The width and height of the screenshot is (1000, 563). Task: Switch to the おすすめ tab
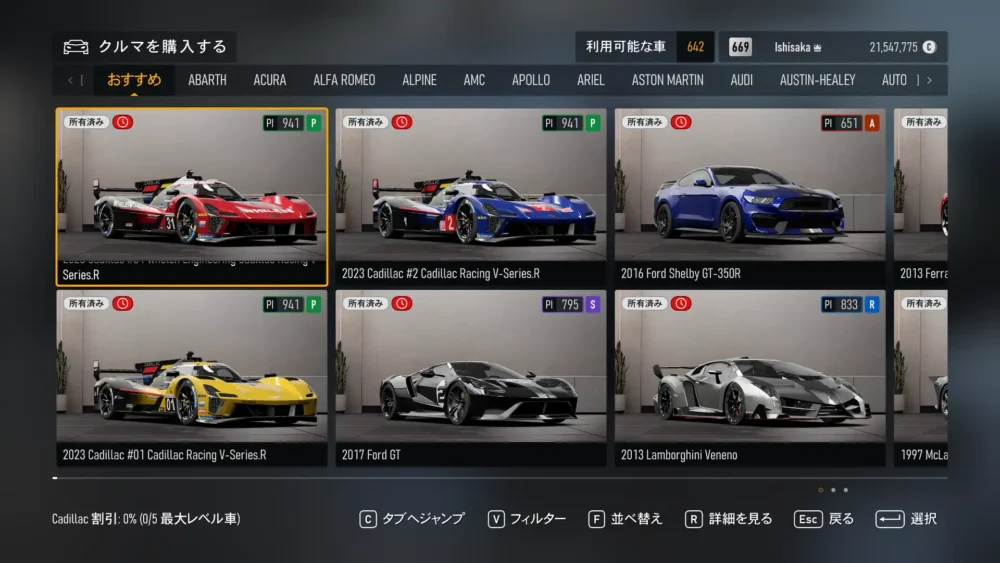[x=134, y=80]
